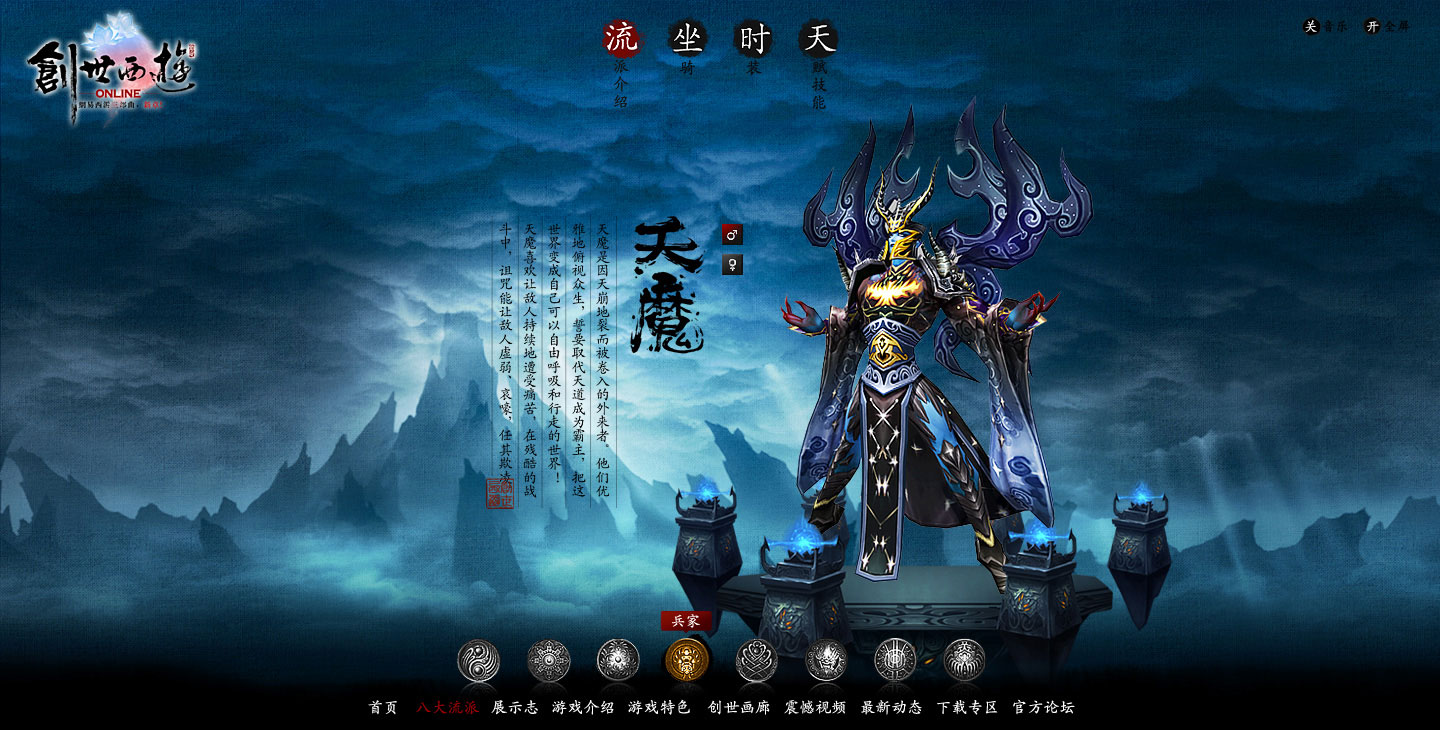Open the 游戏介绍 game introduction page

[x=583, y=707]
